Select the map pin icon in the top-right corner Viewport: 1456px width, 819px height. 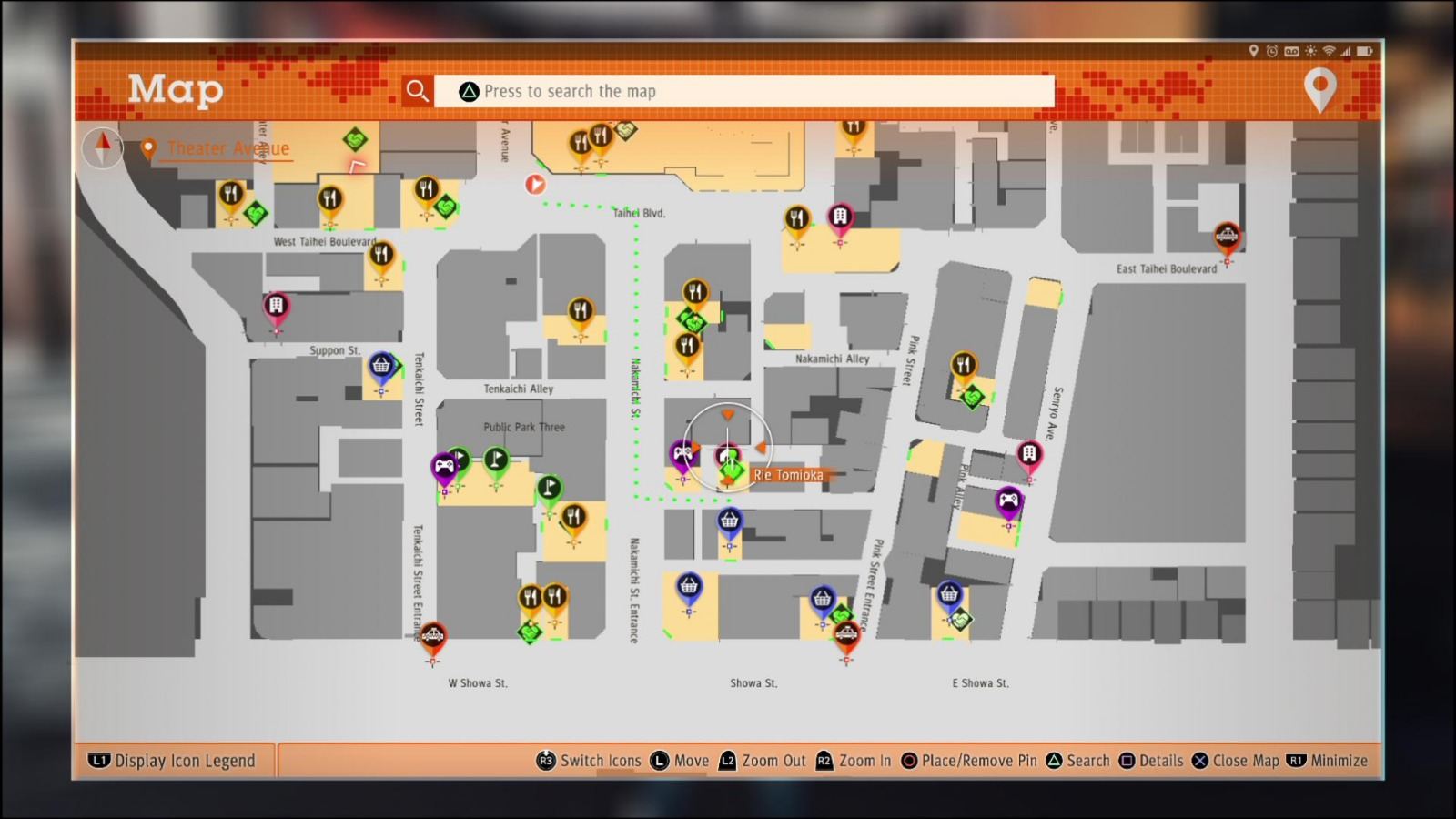coord(1320,88)
